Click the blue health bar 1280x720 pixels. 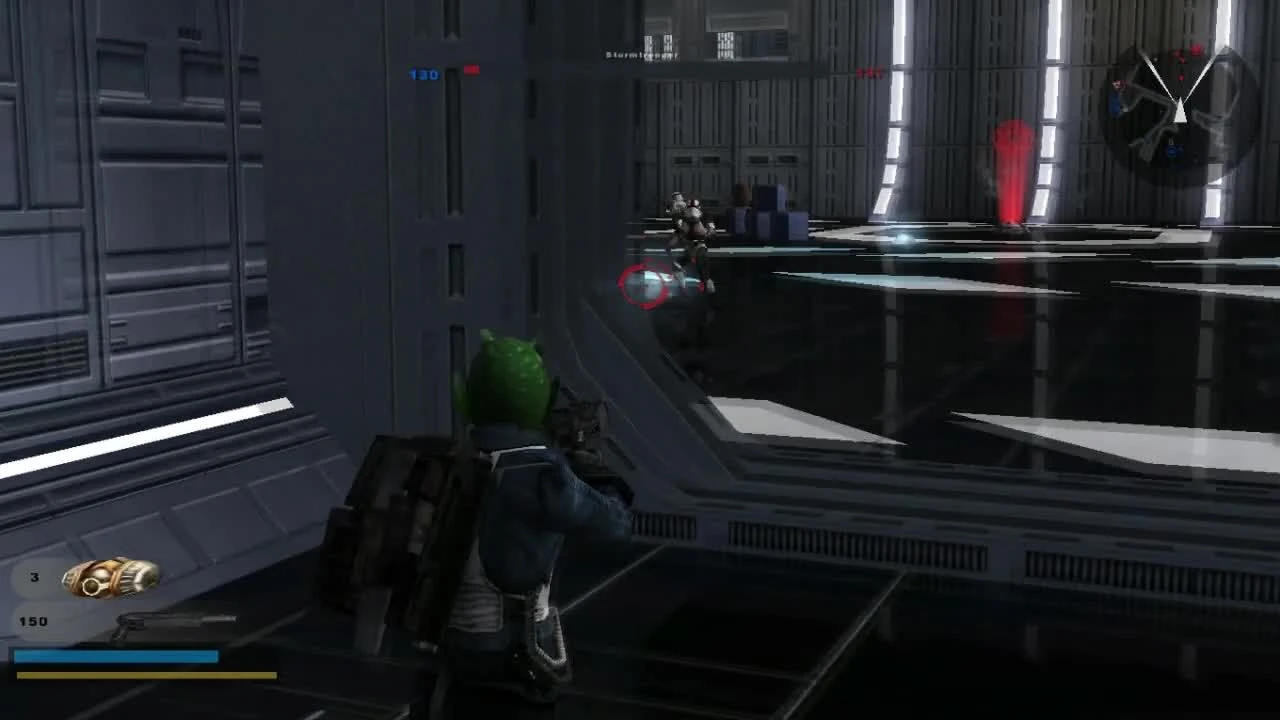pos(115,655)
